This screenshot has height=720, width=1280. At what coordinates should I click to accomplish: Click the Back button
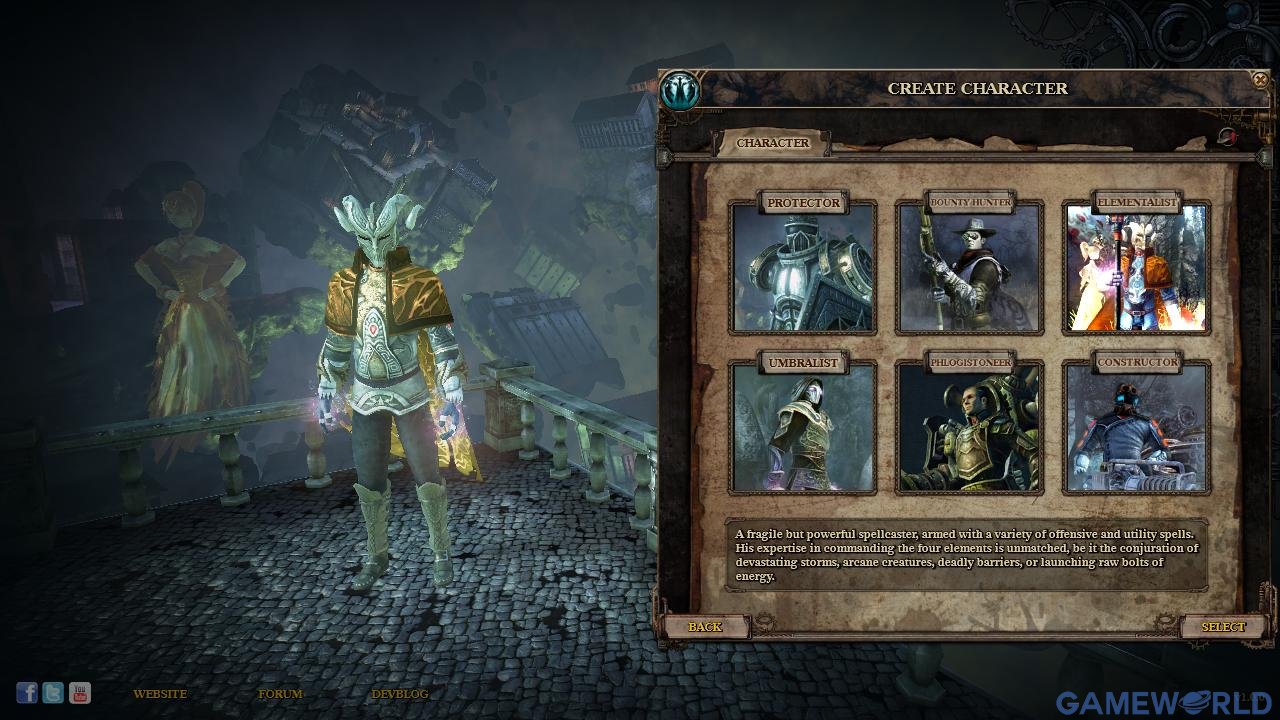click(705, 627)
